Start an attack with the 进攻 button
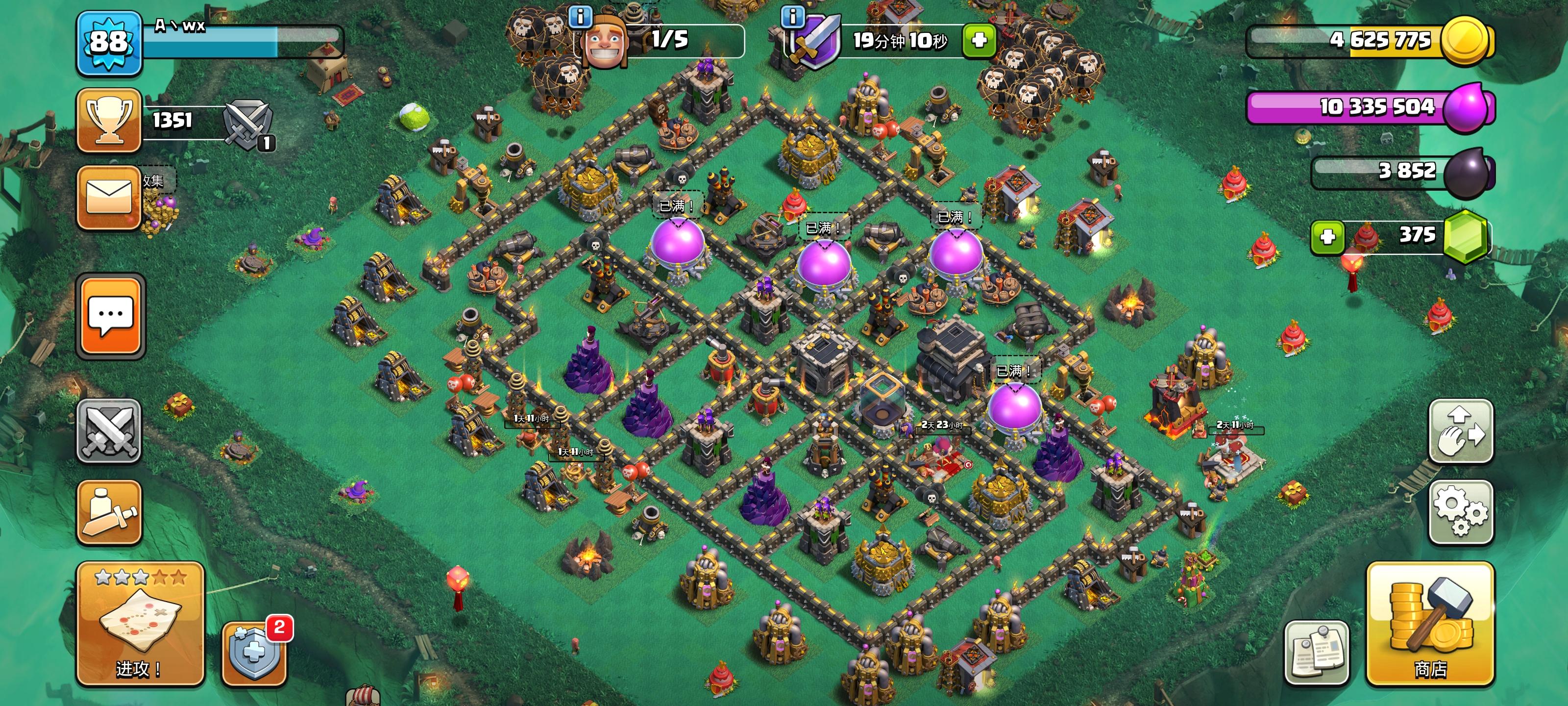1568x706 pixels. tap(139, 625)
